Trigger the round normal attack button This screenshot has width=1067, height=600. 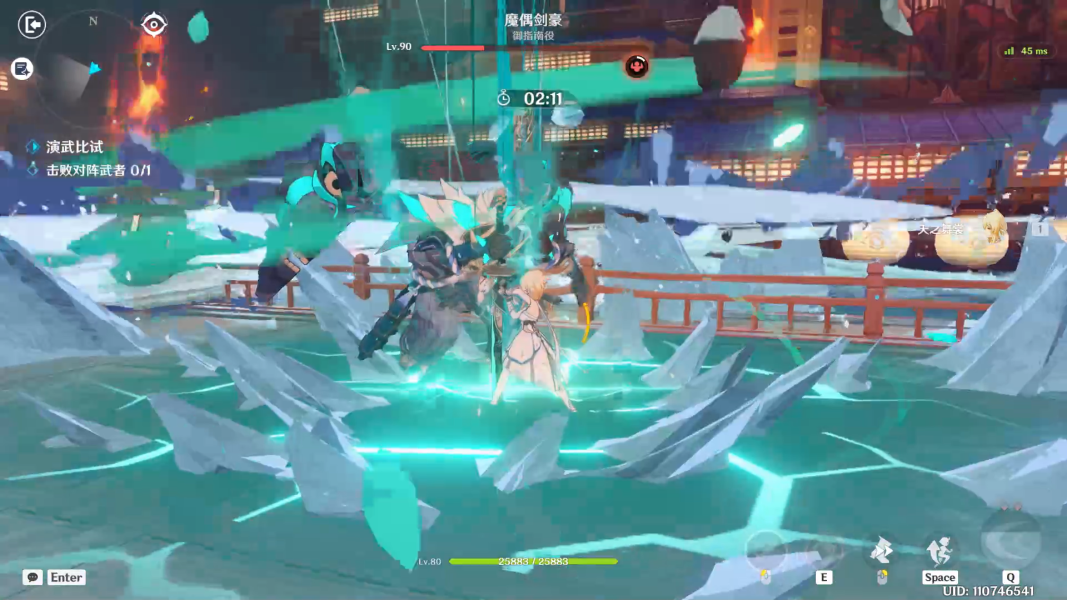[x=765, y=549]
